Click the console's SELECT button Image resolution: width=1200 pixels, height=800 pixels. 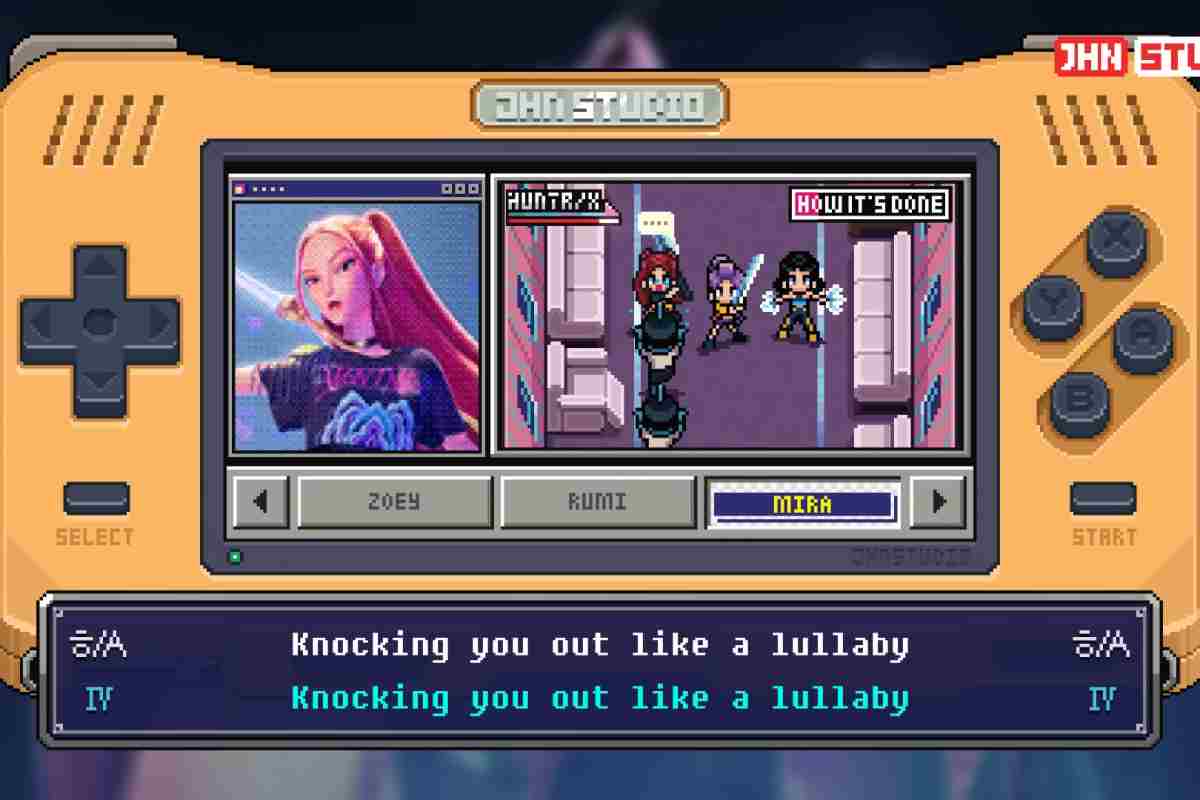[x=96, y=499]
